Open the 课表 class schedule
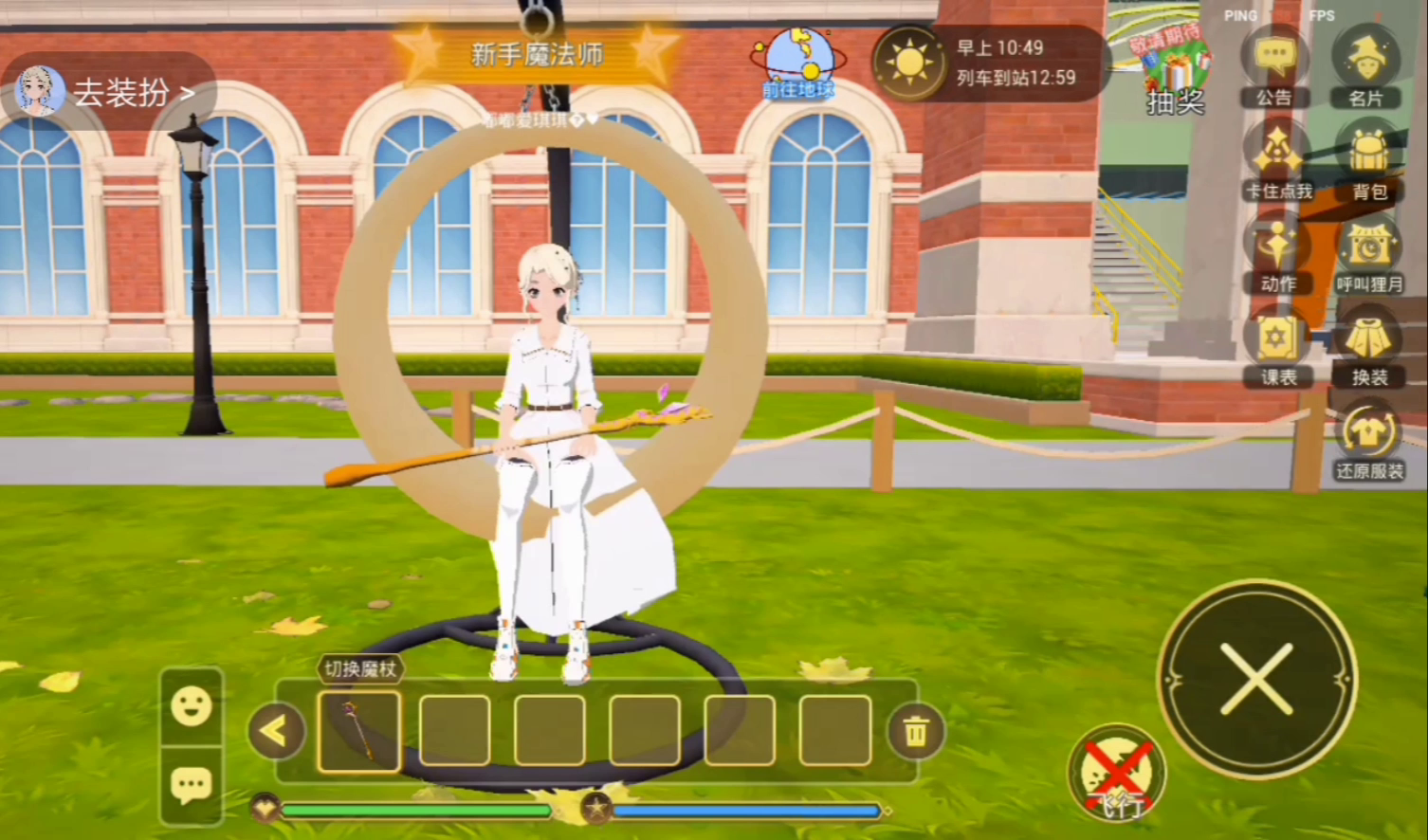 (x=1276, y=344)
